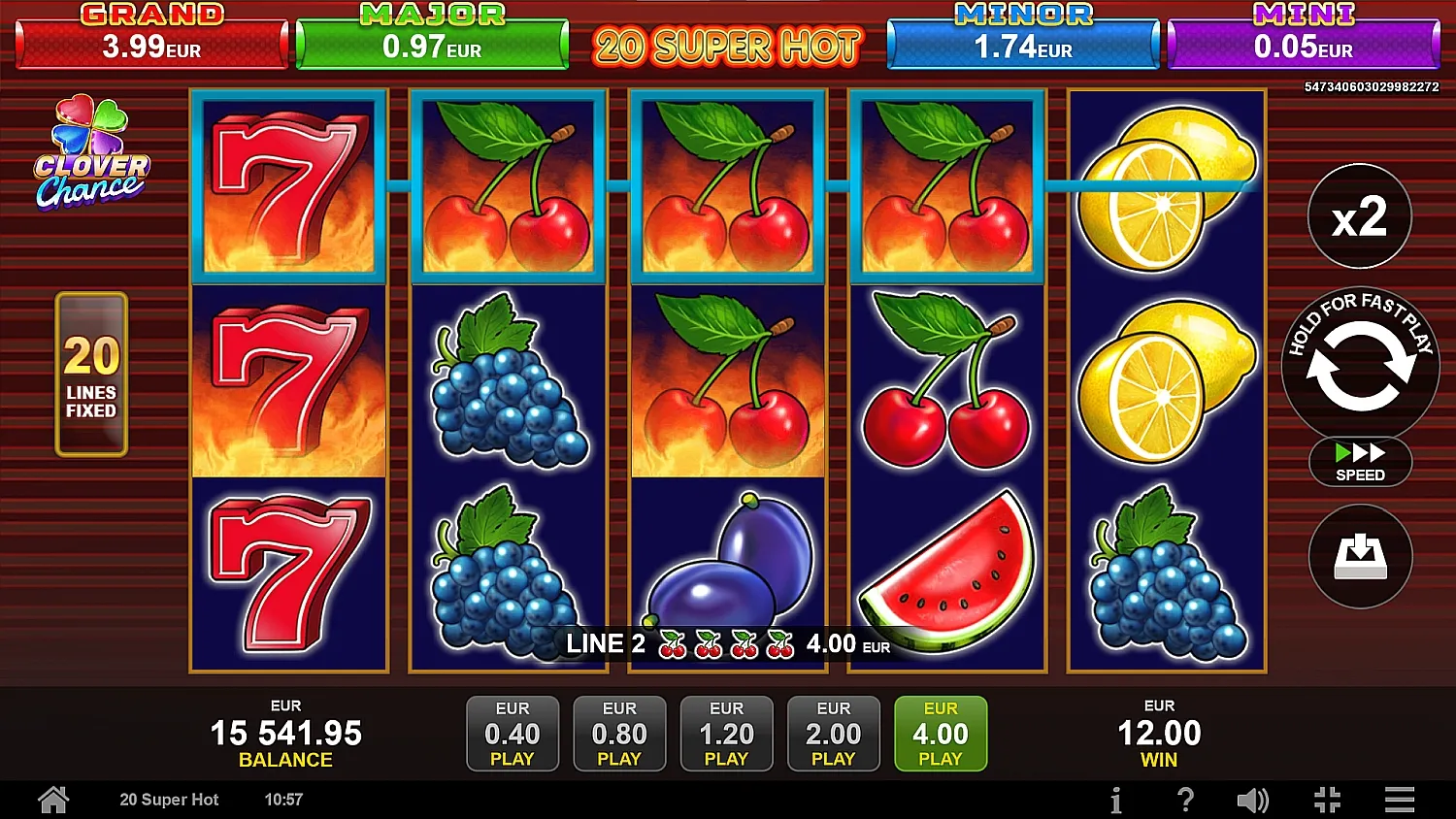This screenshot has height=819, width=1456.
Task: Open the Clover Chance feature
Action: tap(91, 154)
